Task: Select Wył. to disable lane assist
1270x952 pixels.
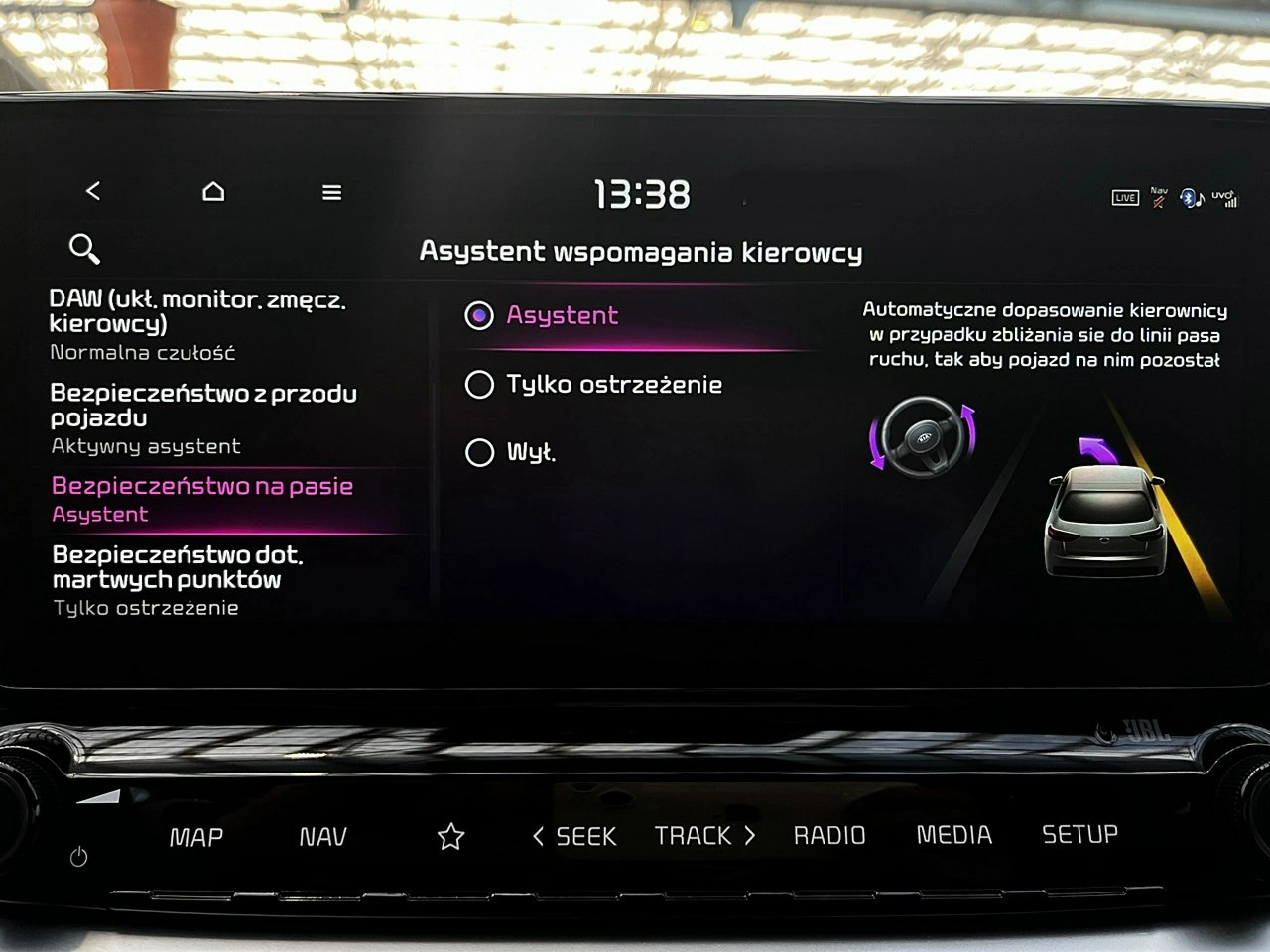Action: coord(480,452)
